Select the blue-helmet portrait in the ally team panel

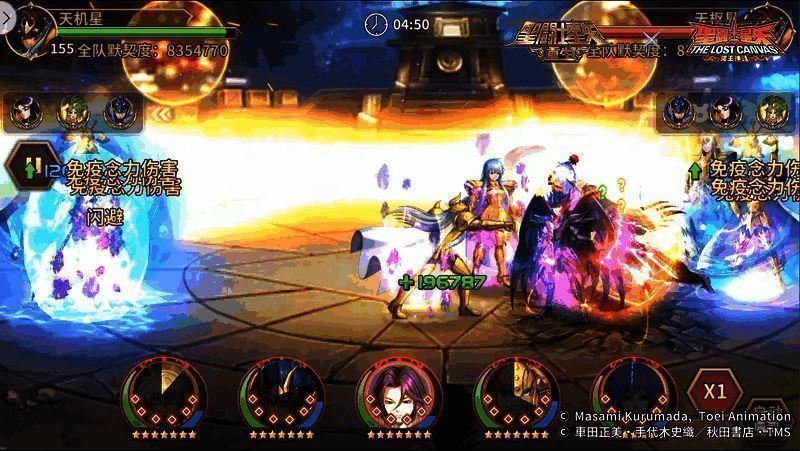120,112
